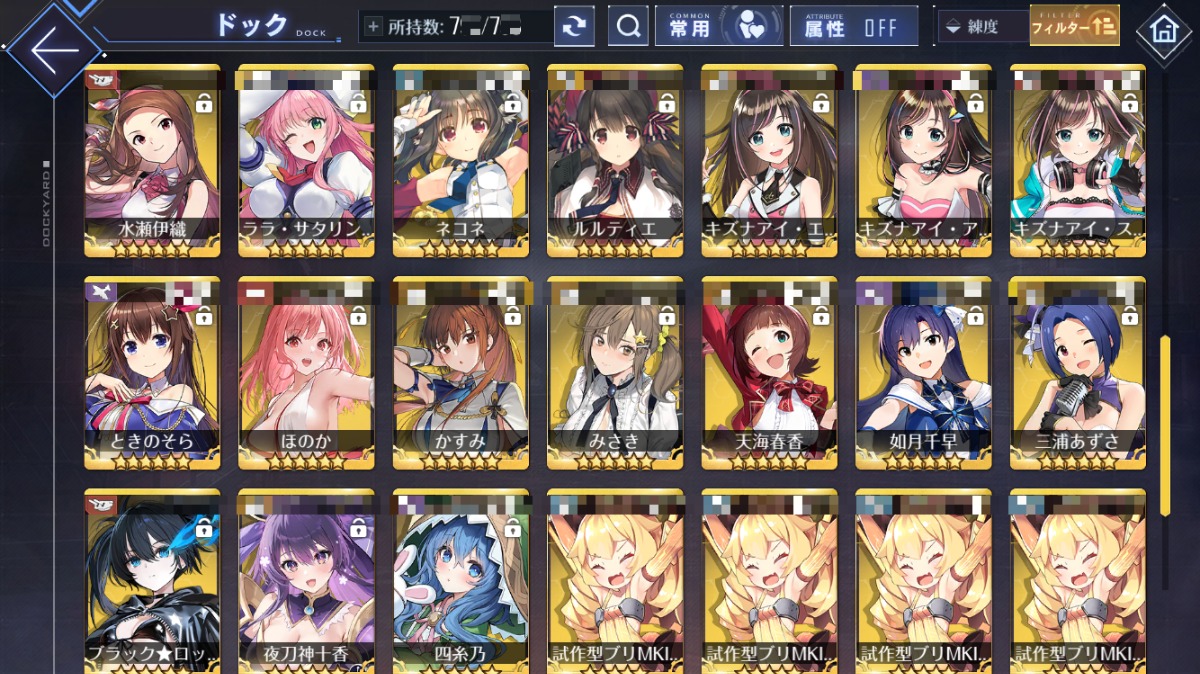Expand dock capacity with the plus button
Image resolution: width=1200 pixels, height=674 pixels.
click(x=374, y=27)
